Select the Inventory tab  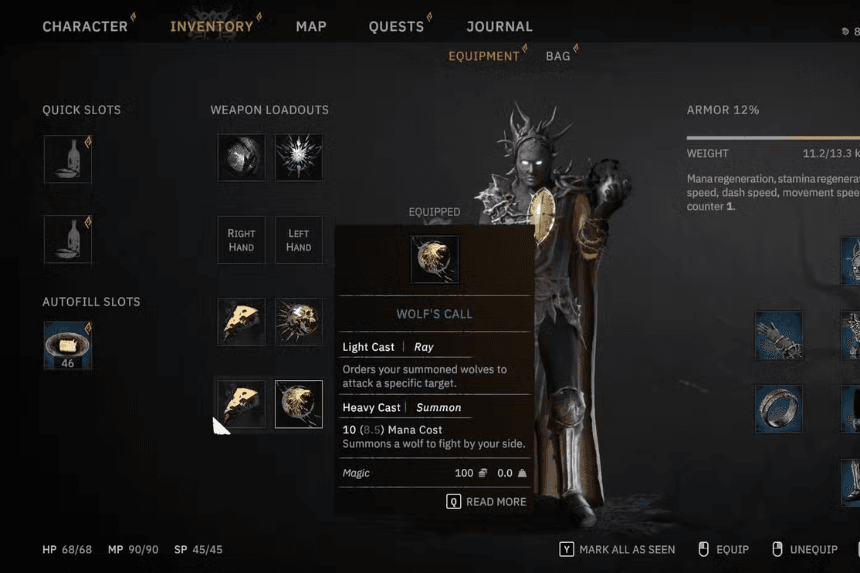click(x=211, y=26)
